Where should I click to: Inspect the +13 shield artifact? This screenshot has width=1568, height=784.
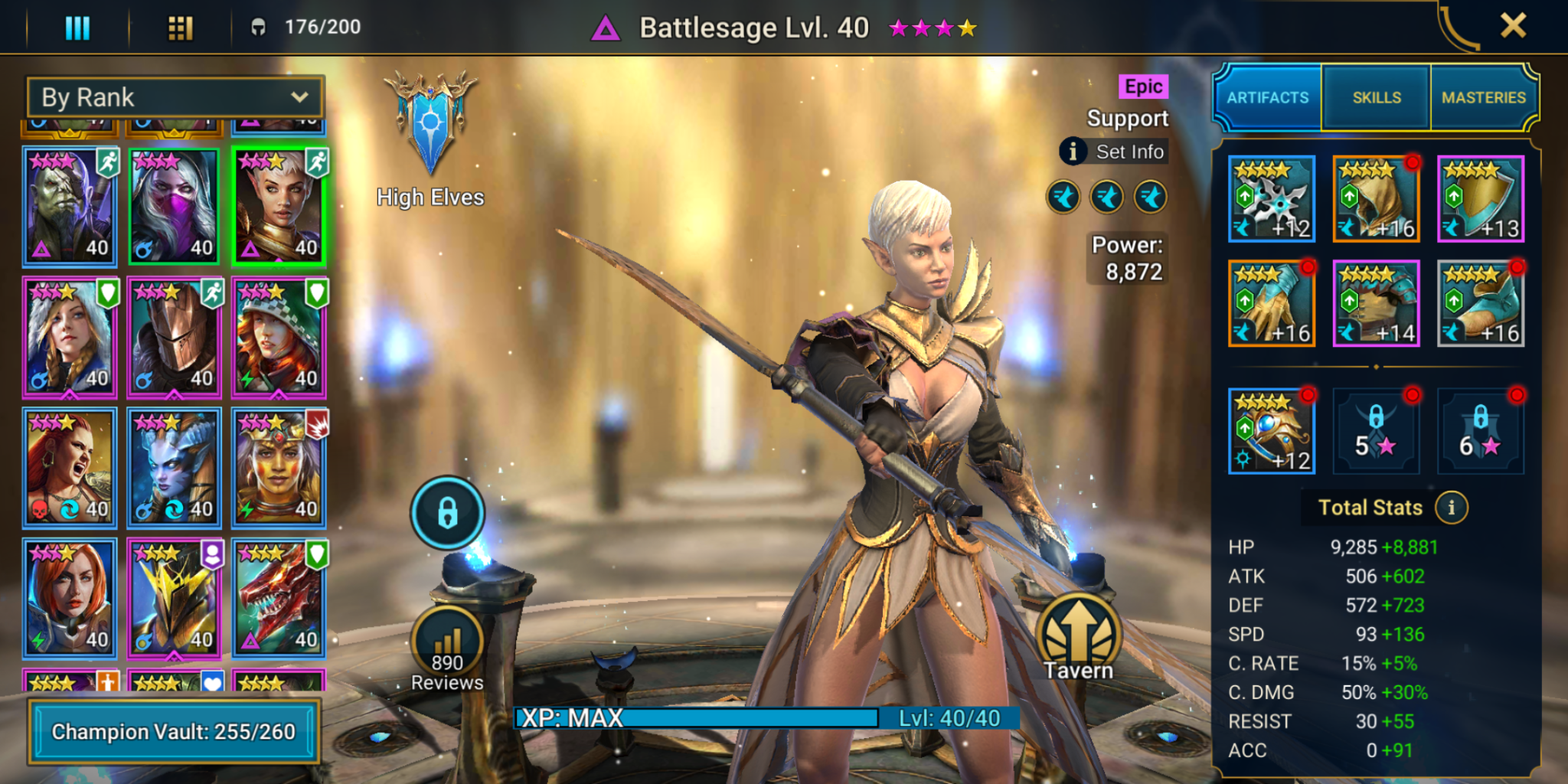tap(1479, 199)
